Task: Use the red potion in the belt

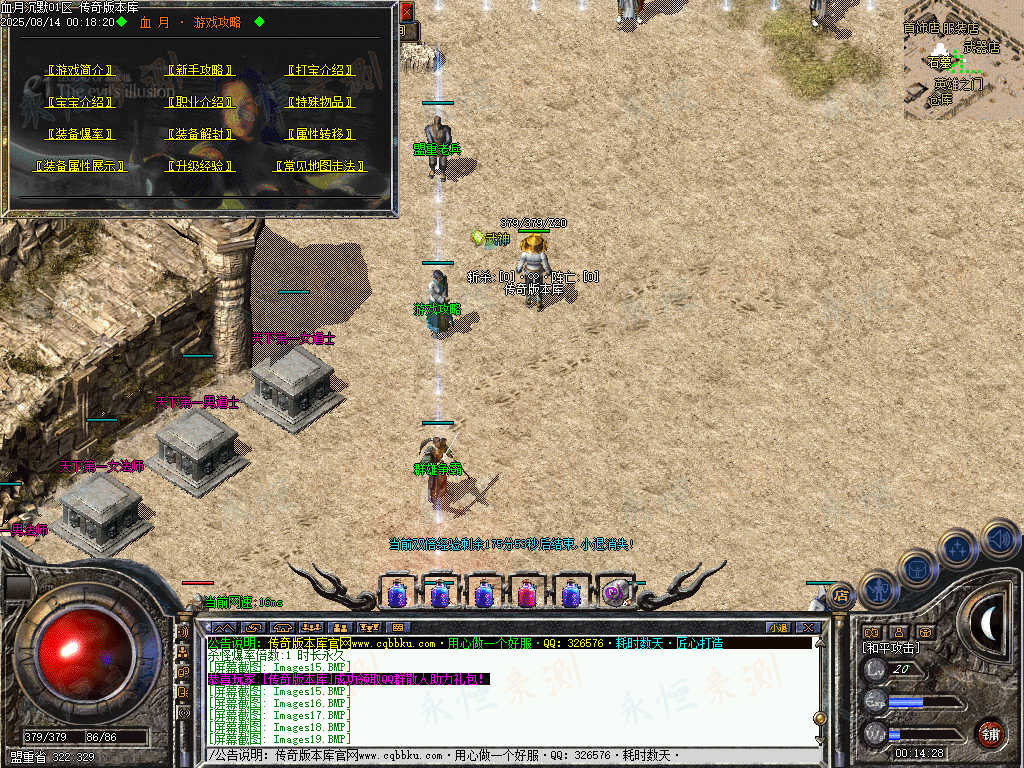Action: click(527, 594)
